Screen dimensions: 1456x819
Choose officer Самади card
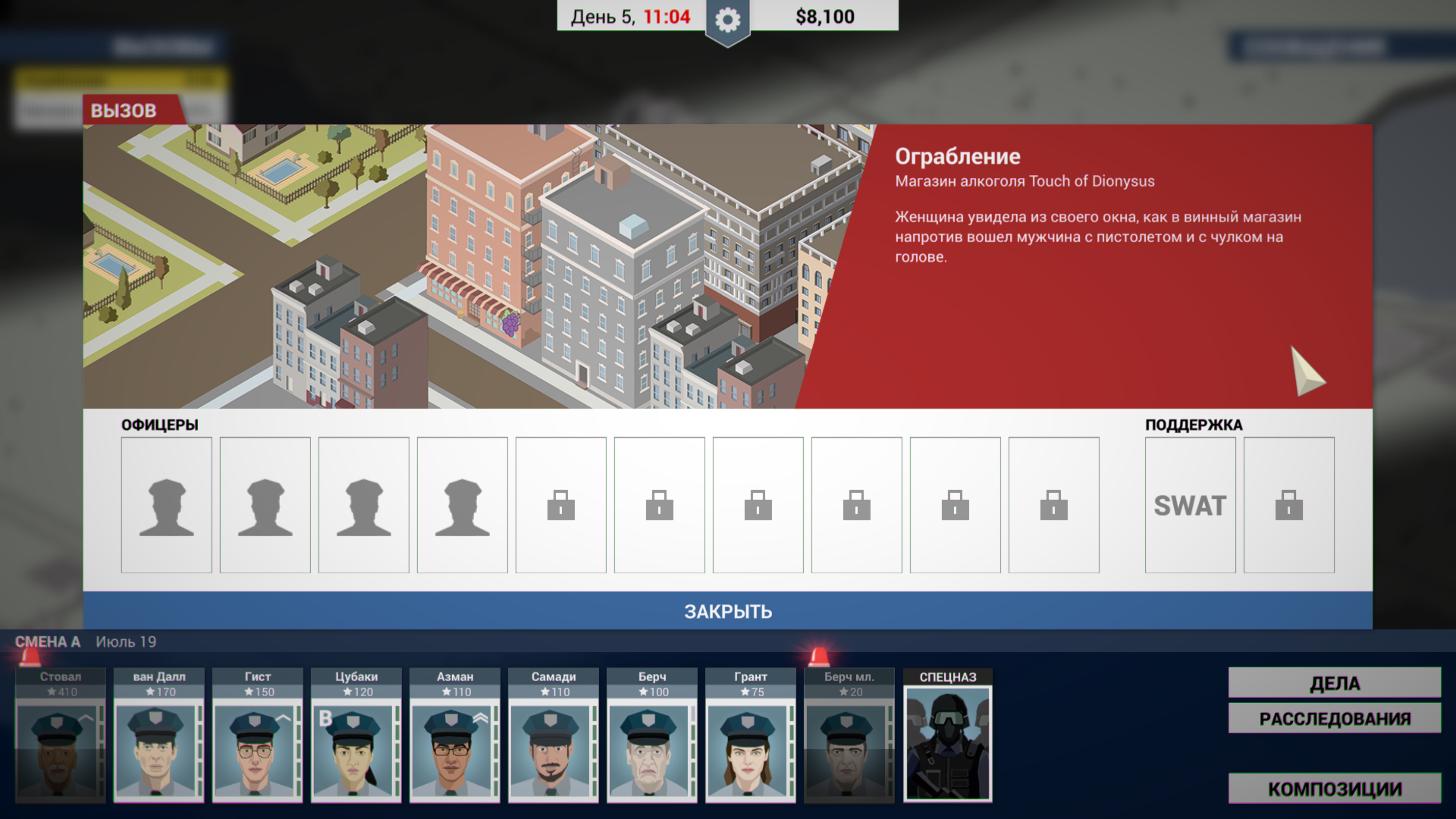click(554, 736)
